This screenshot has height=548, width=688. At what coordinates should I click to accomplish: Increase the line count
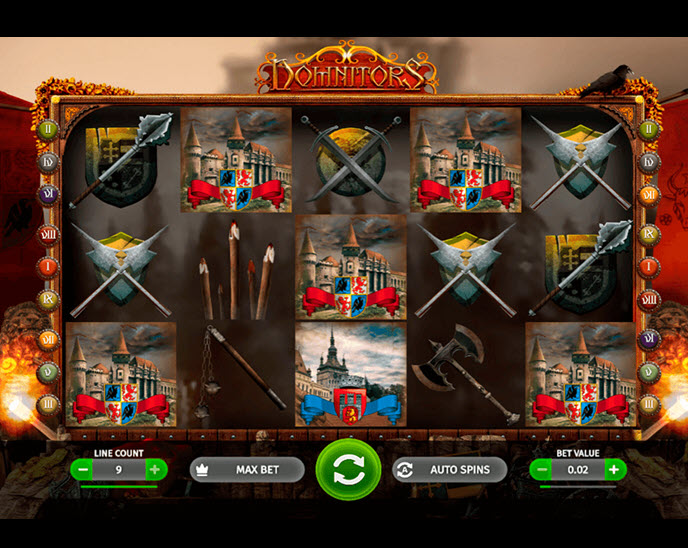tap(154, 468)
